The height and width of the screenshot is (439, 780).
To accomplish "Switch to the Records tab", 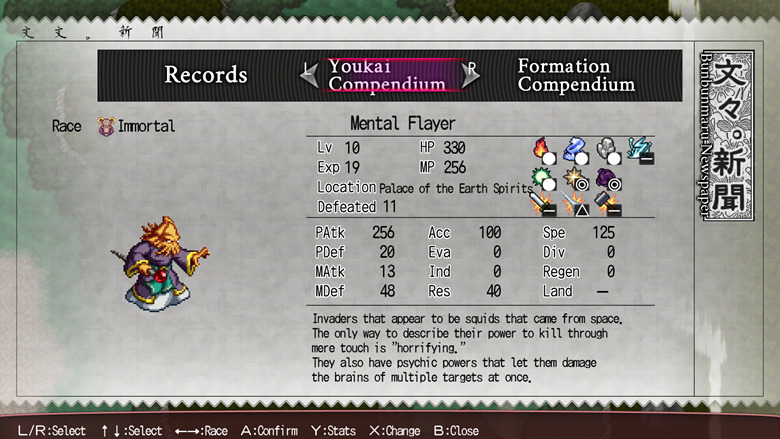I will tap(205, 75).
